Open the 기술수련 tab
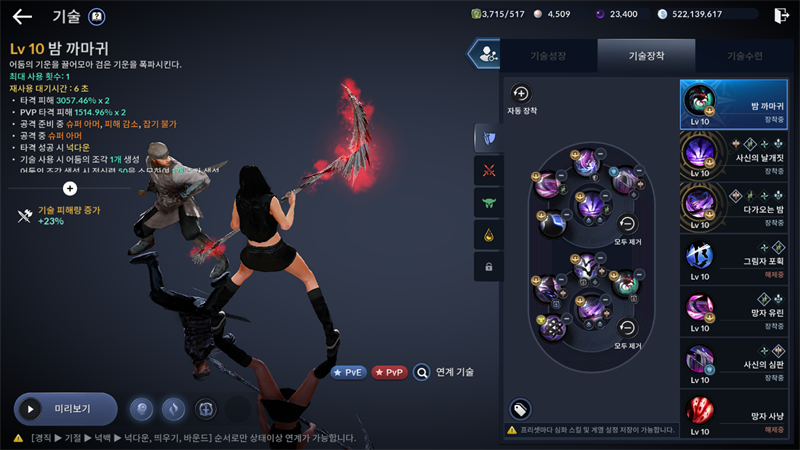The height and width of the screenshot is (450, 800). pos(744,56)
